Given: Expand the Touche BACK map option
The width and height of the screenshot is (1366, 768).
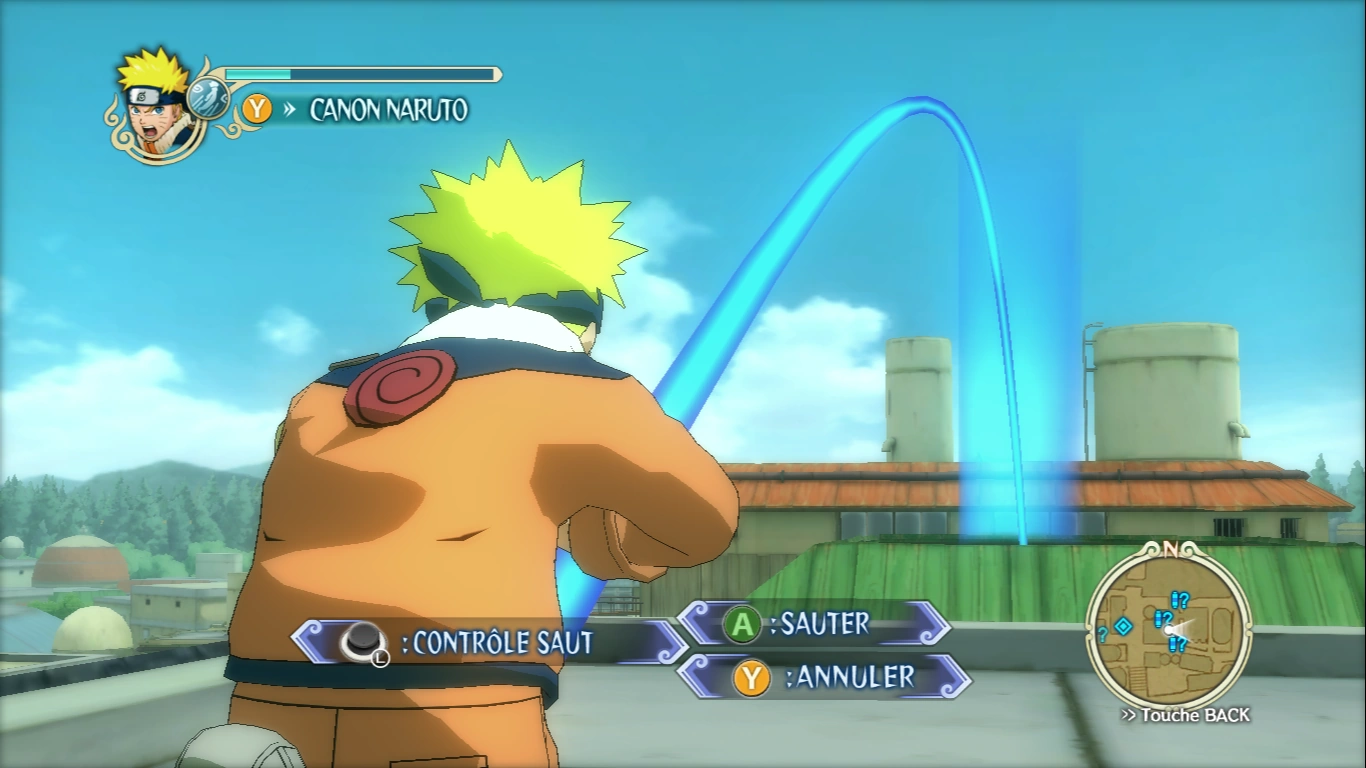Looking at the screenshot, I should click(1186, 714).
